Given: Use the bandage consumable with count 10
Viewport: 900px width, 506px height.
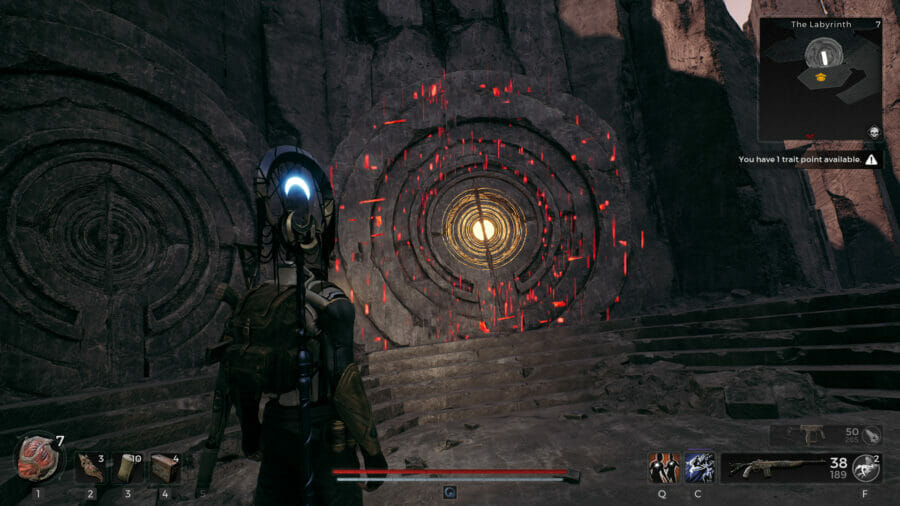Looking at the screenshot, I should pyautogui.click(x=128, y=467).
